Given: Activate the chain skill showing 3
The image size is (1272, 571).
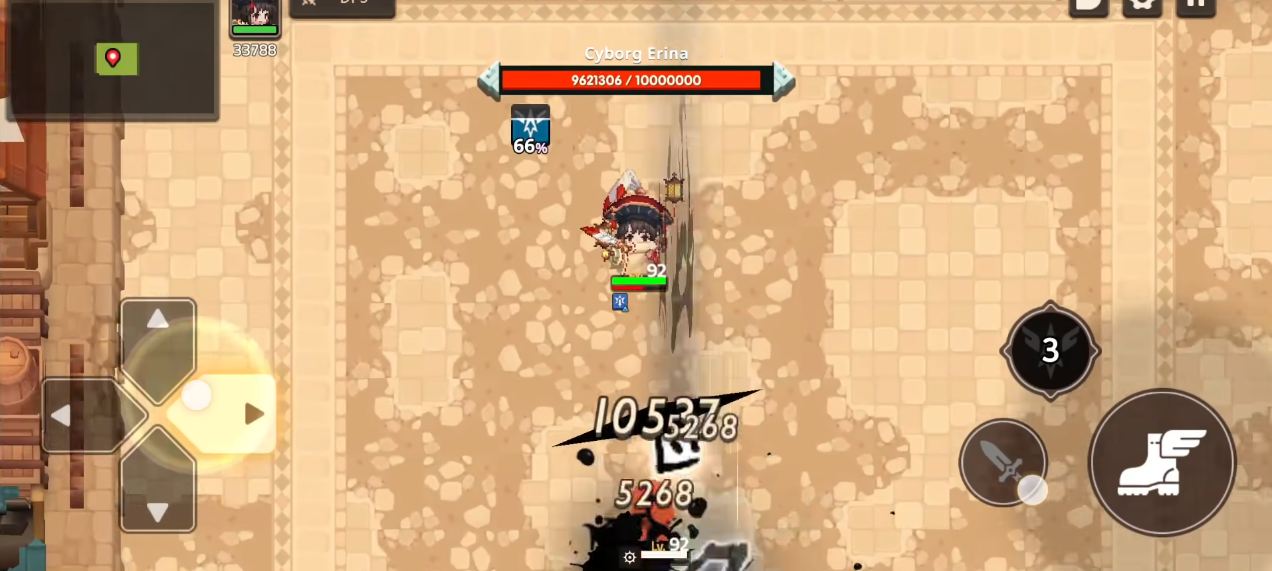Looking at the screenshot, I should [x=1050, y=350].
